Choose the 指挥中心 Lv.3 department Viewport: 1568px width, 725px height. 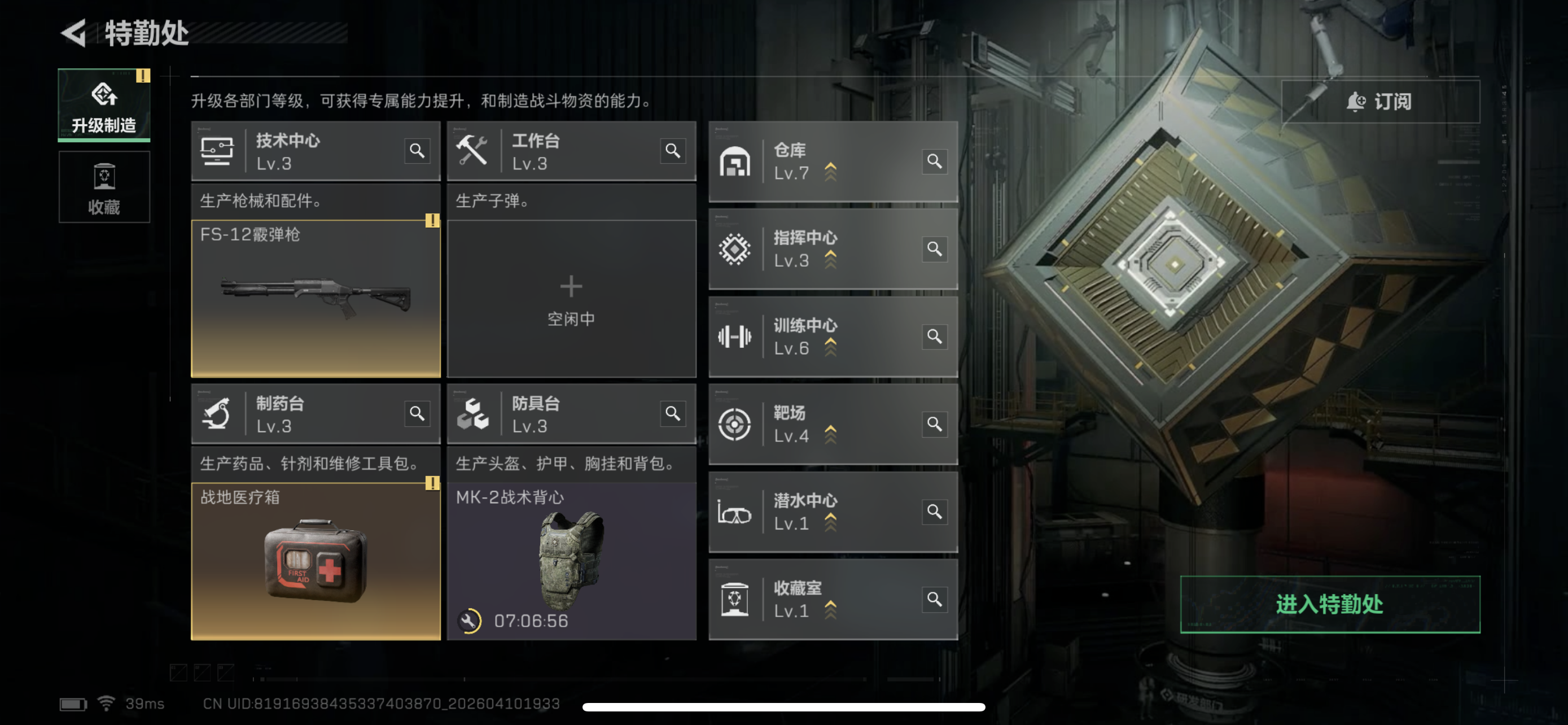(816, 249)
